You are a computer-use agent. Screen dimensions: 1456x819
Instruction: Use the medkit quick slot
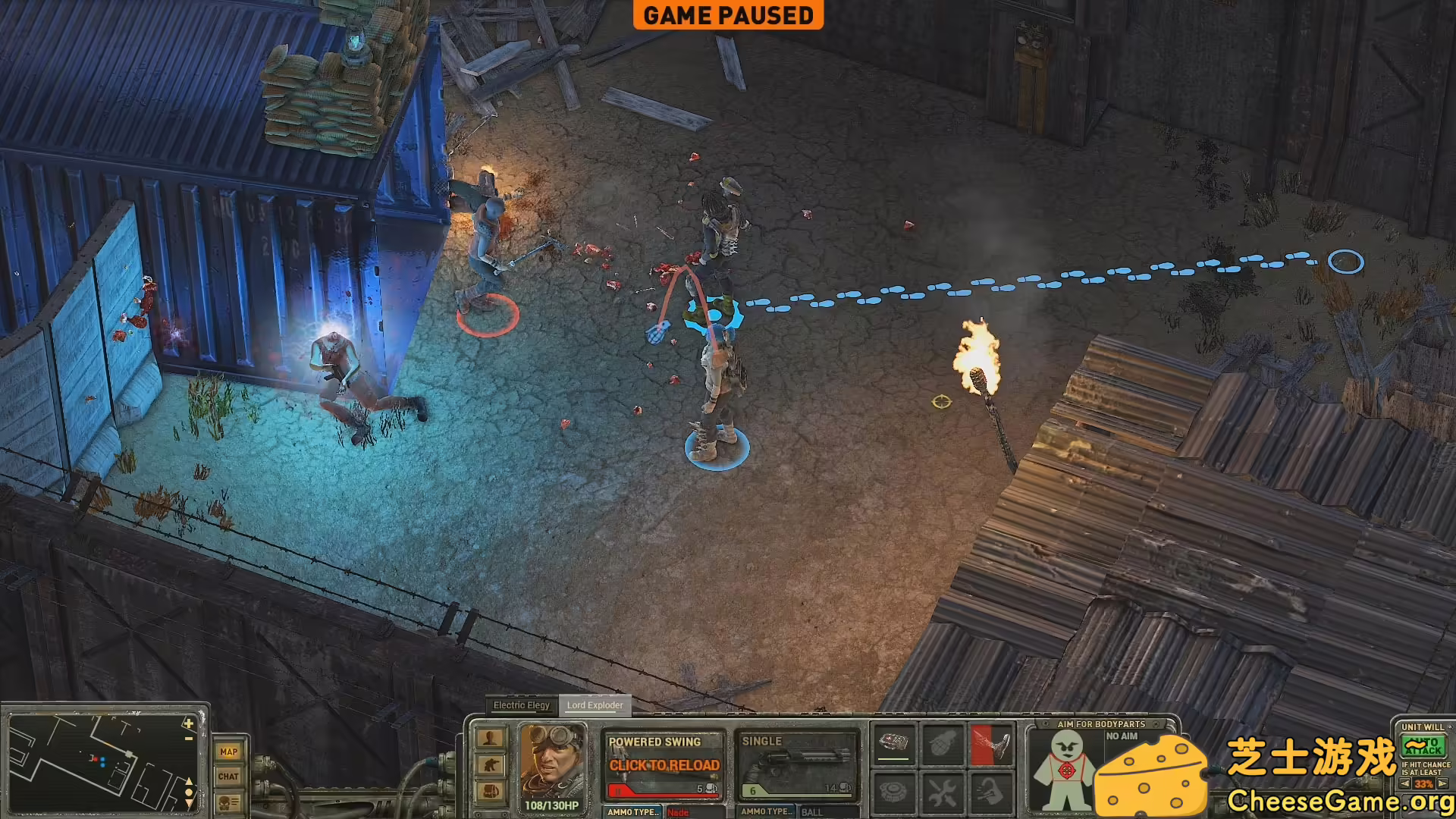894,744
